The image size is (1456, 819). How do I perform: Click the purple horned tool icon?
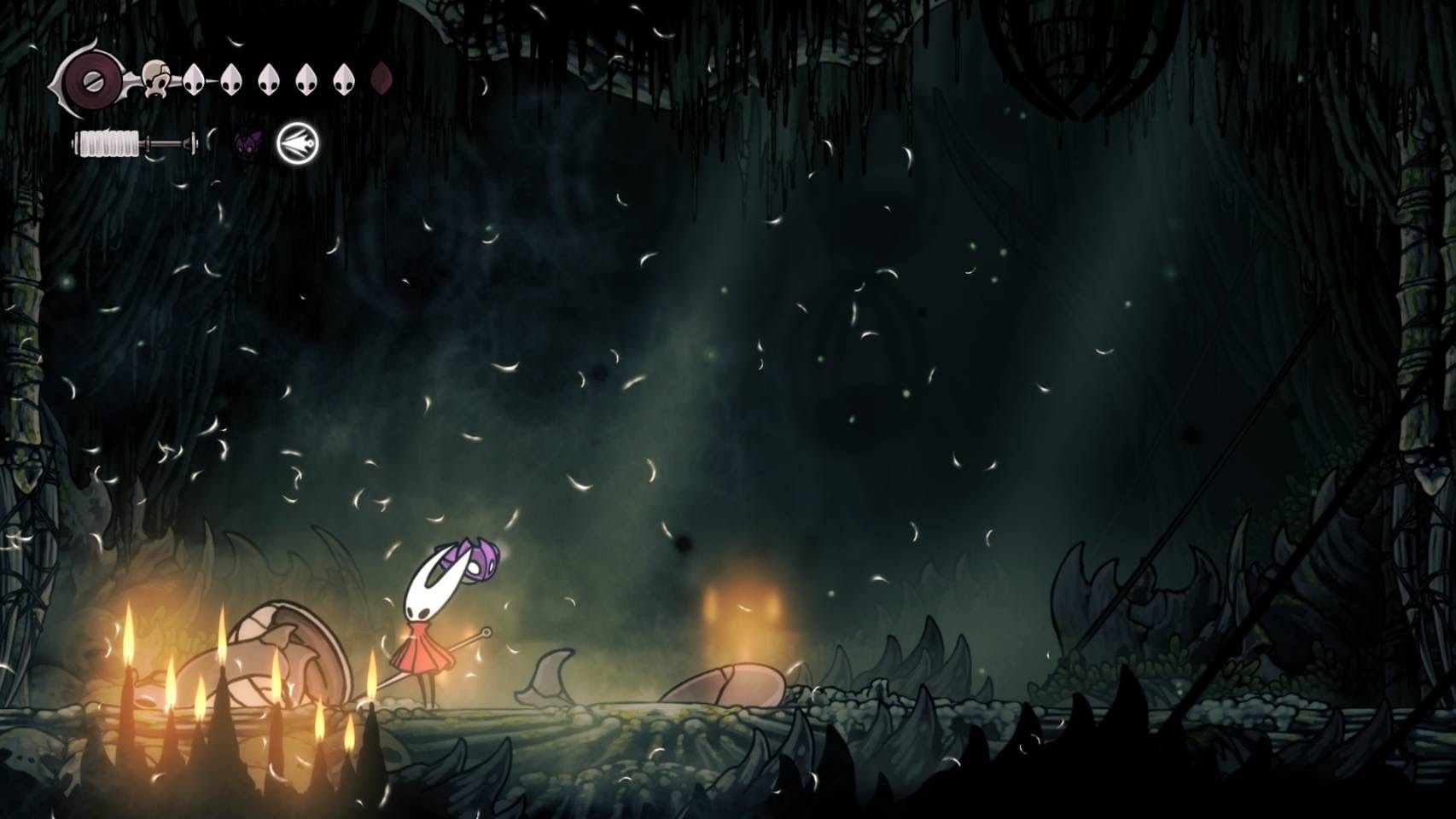pyautogui.click(x=248, y=143)
